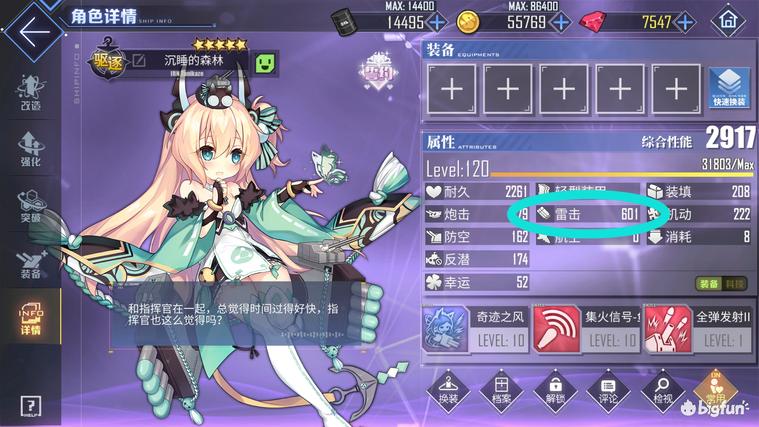Open the 档案 archive button
759x427 pixels.
[499, 391]
